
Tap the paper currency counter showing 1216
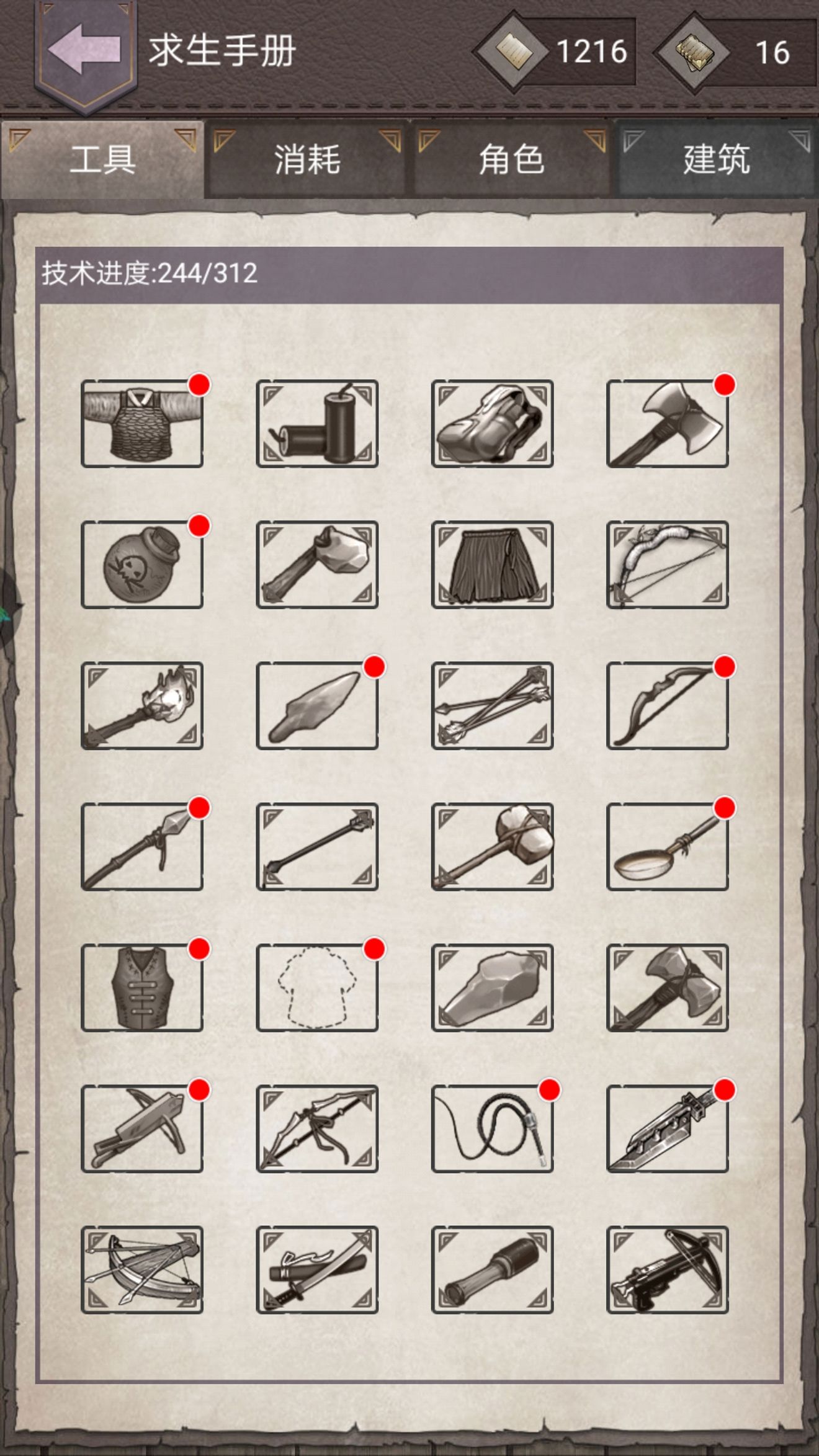click(558, 51)
